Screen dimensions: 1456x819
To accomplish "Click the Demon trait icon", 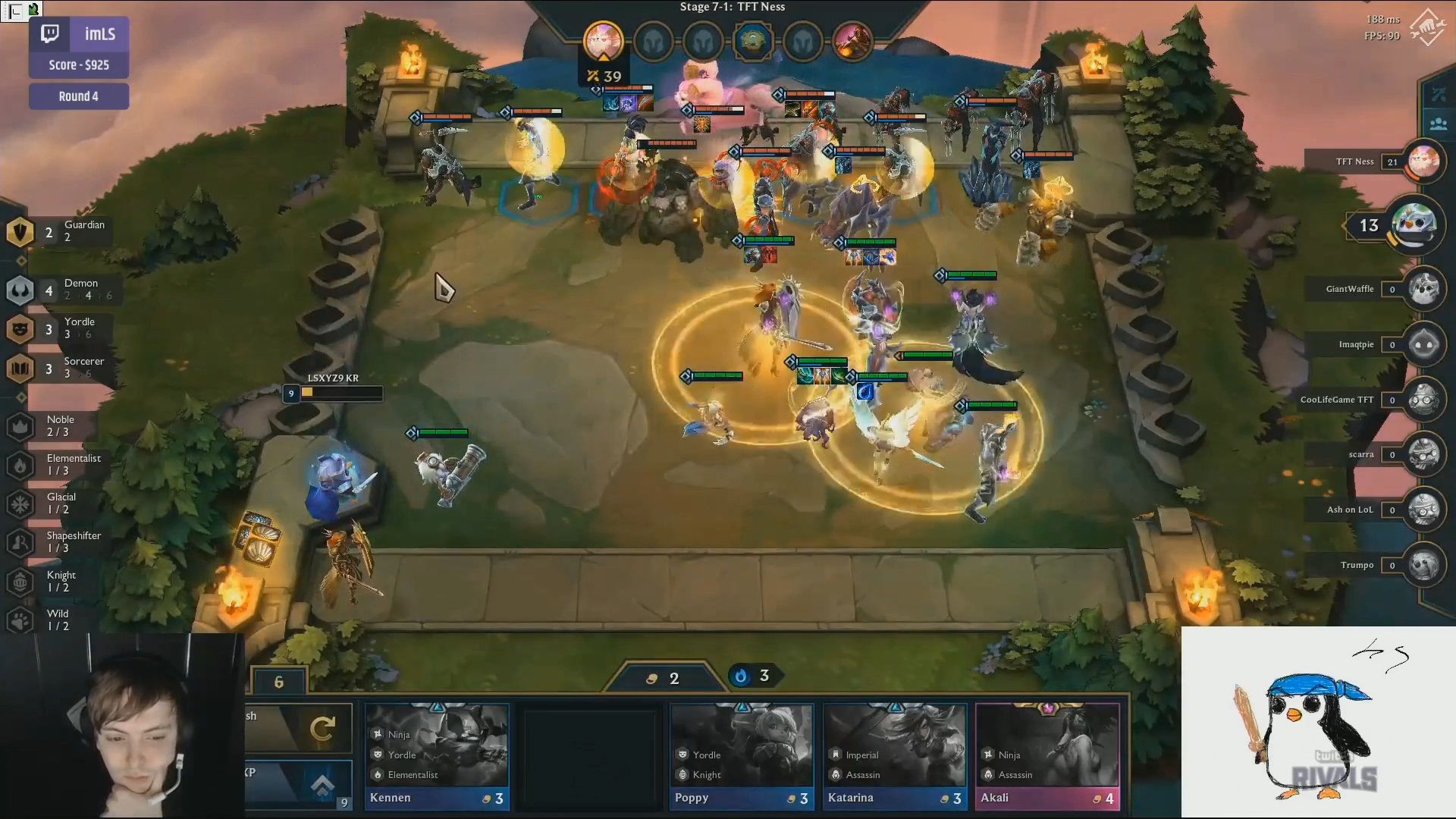I will tap(20, 290).
